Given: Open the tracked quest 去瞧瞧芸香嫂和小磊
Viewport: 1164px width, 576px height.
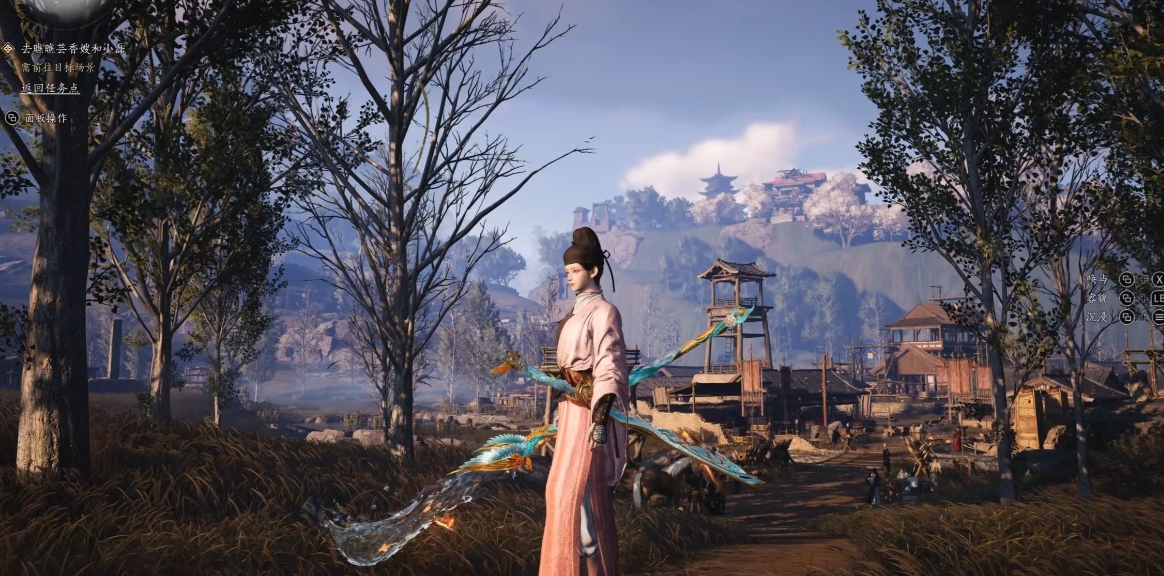Looking at the screenshot, I should coord(74,48).
